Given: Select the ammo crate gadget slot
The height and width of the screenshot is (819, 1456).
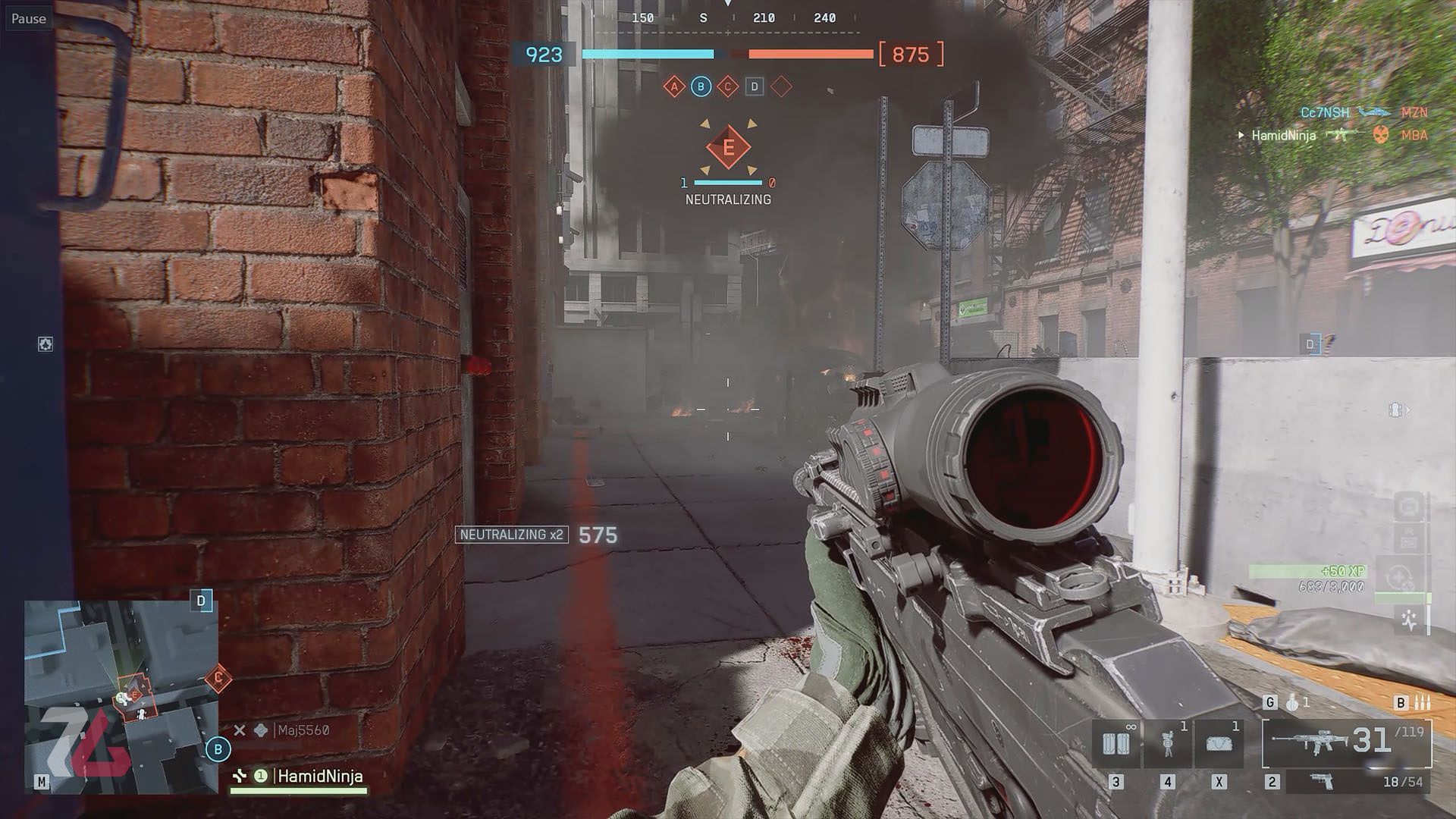Looking at the screenshot, I should (x=1116, y=743).
